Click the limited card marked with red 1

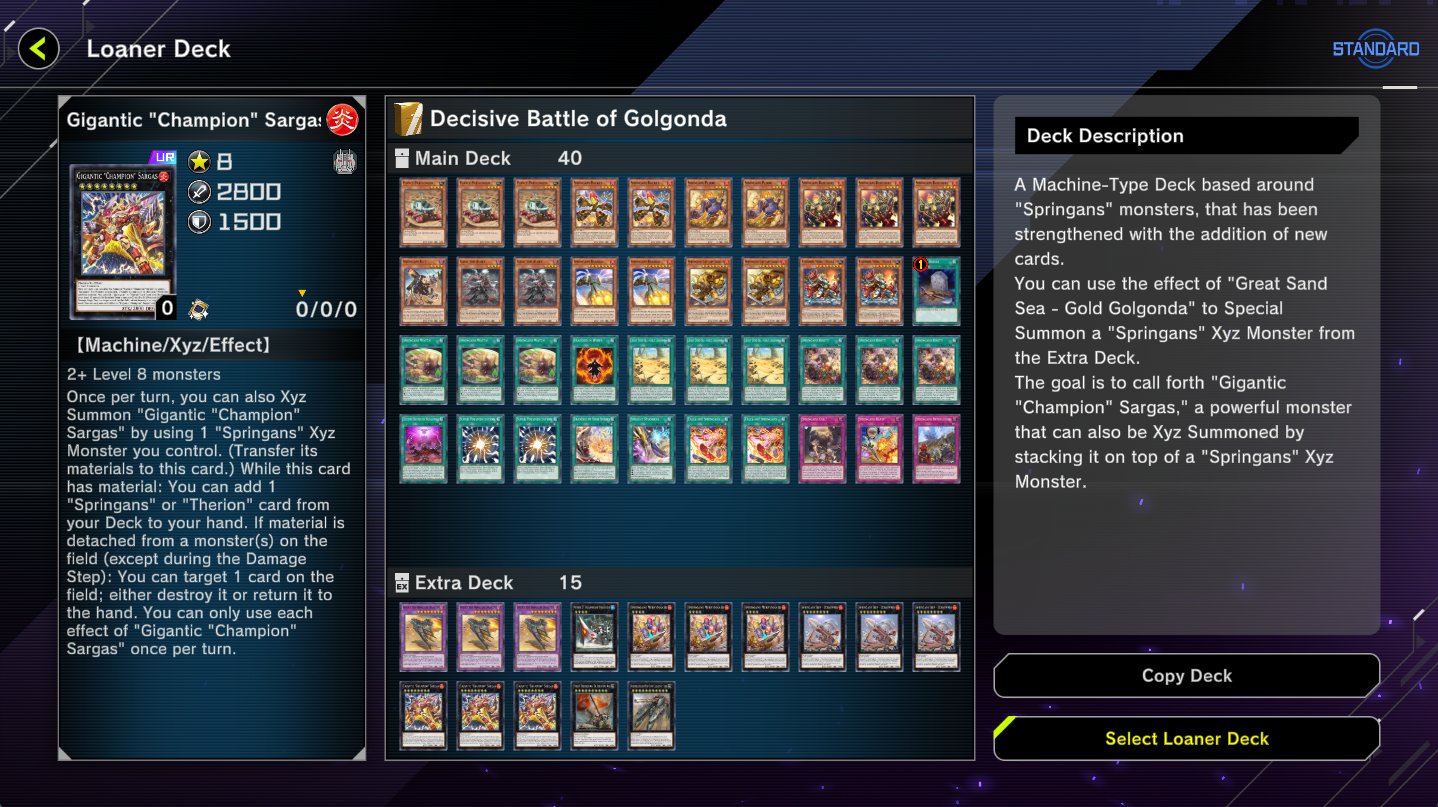[x=937, y=290]
